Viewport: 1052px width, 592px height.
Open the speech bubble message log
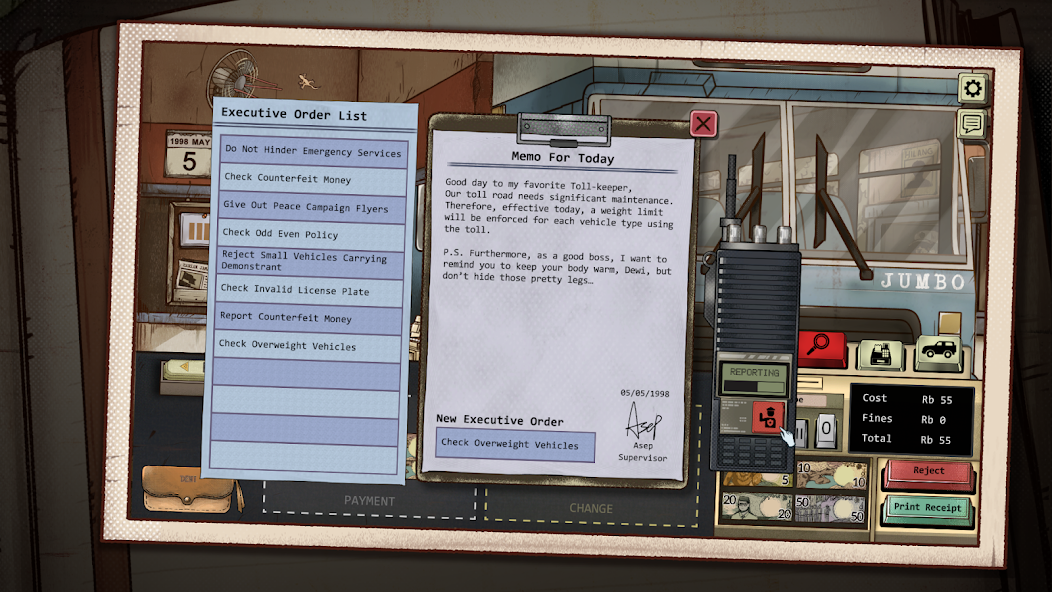point(972,123)
